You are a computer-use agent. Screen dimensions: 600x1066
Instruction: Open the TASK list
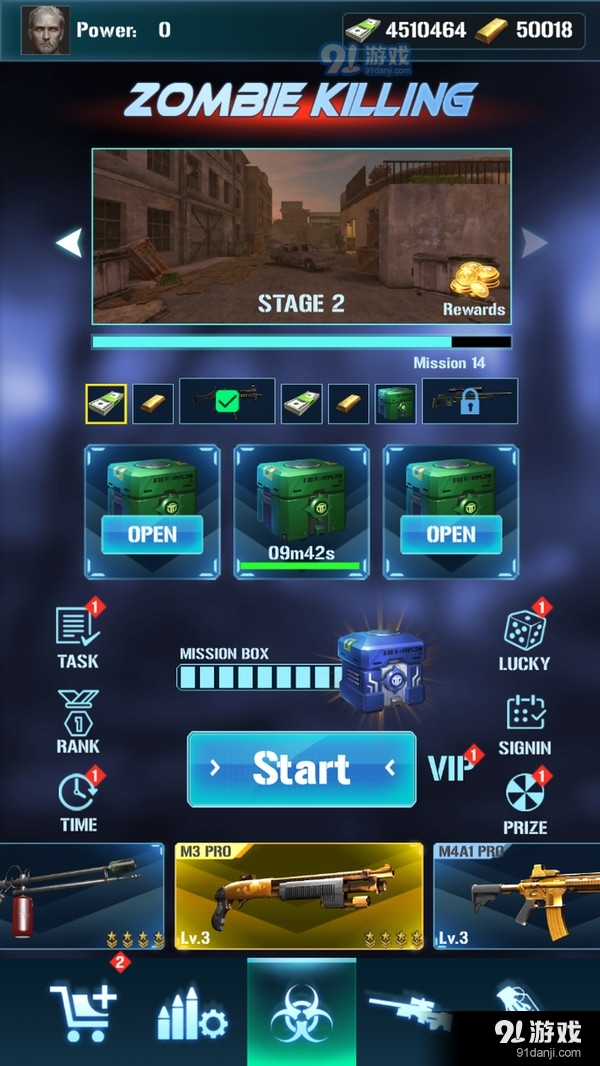[78, 637]
